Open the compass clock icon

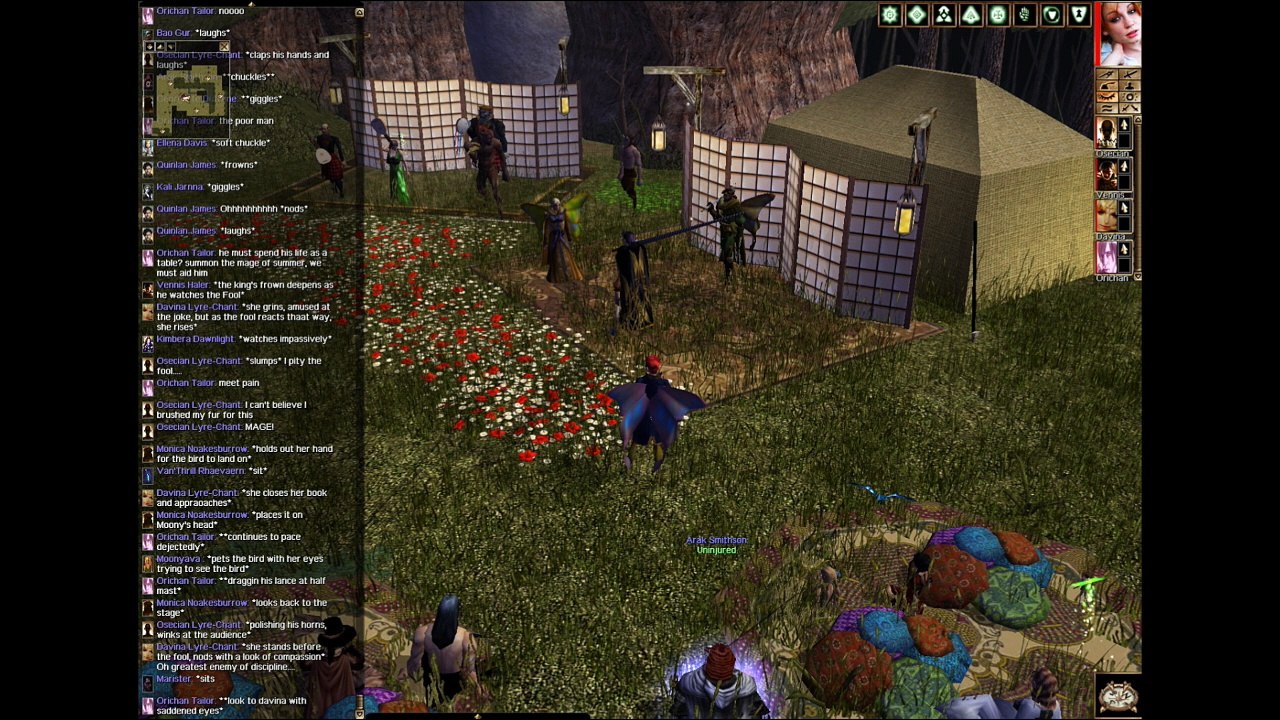point(1117,695)
